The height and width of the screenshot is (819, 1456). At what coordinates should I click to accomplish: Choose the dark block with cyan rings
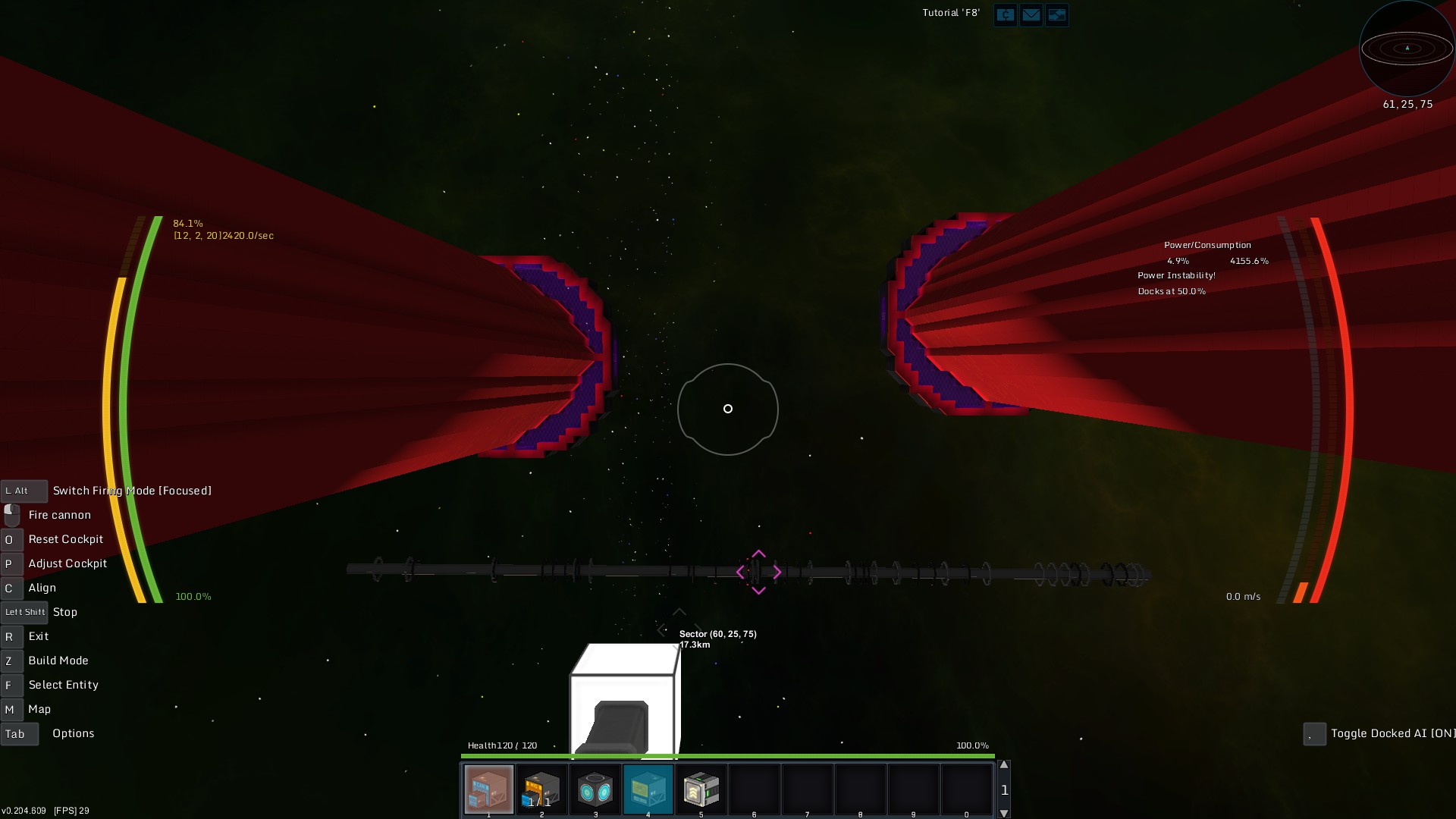point(595,789)
